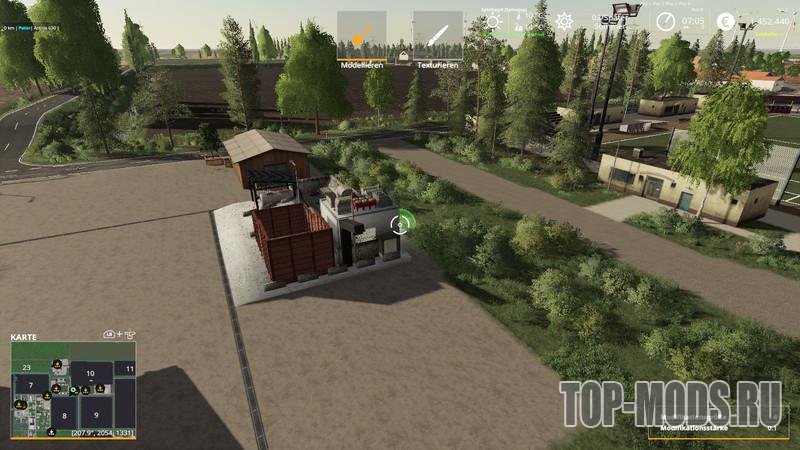Click the gear icon in top bar

[564, 21]
